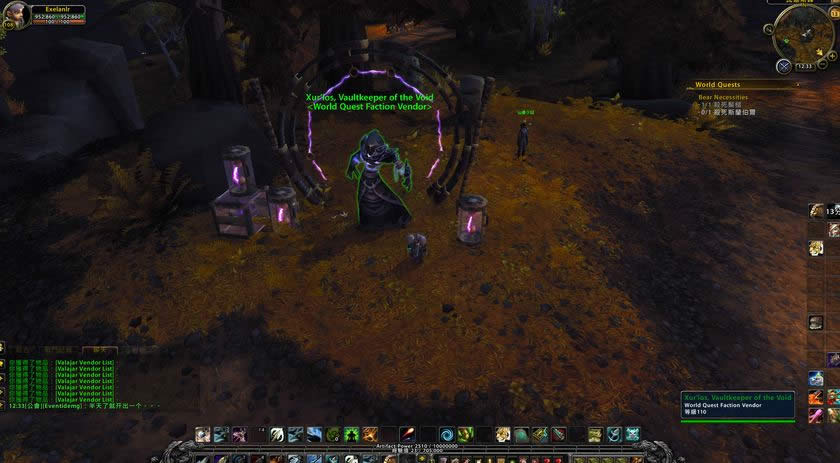Activate the blue swirl vortex ability
Screen dimensions: 840x463
(x=447, y=434)
